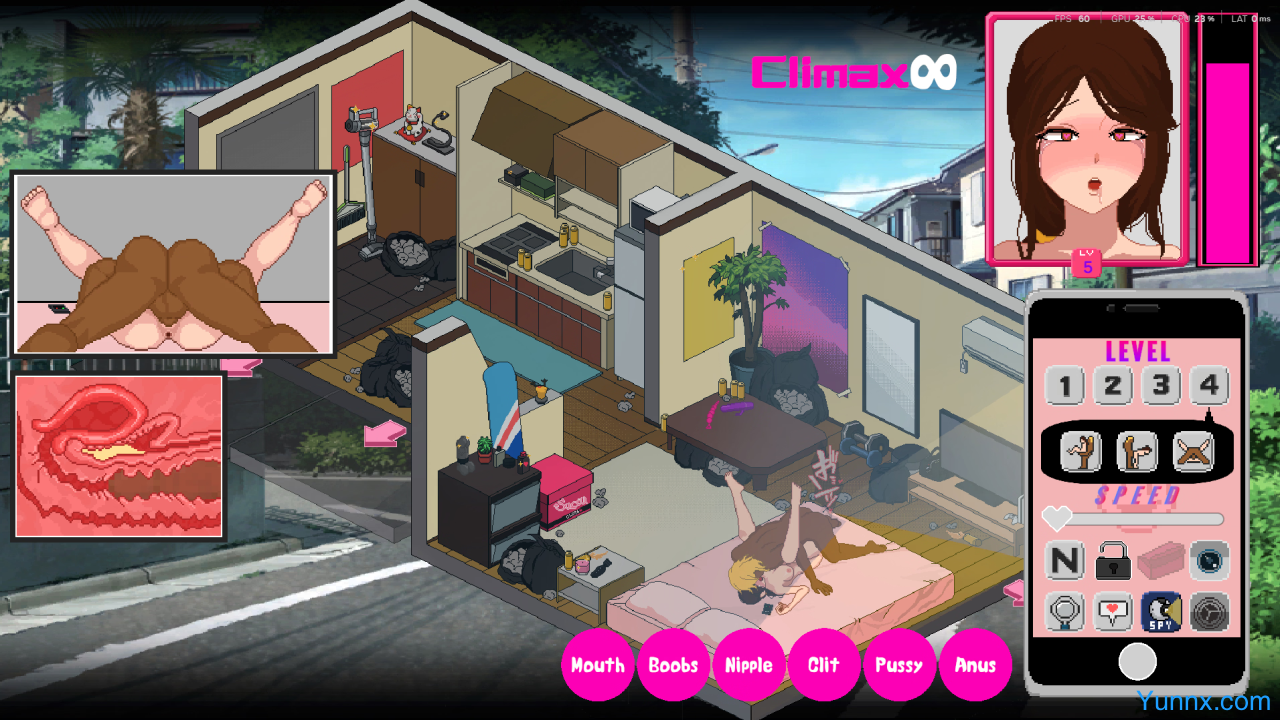Open the heart speech bubble app
1280x720 pixels.
(1113, 611)
